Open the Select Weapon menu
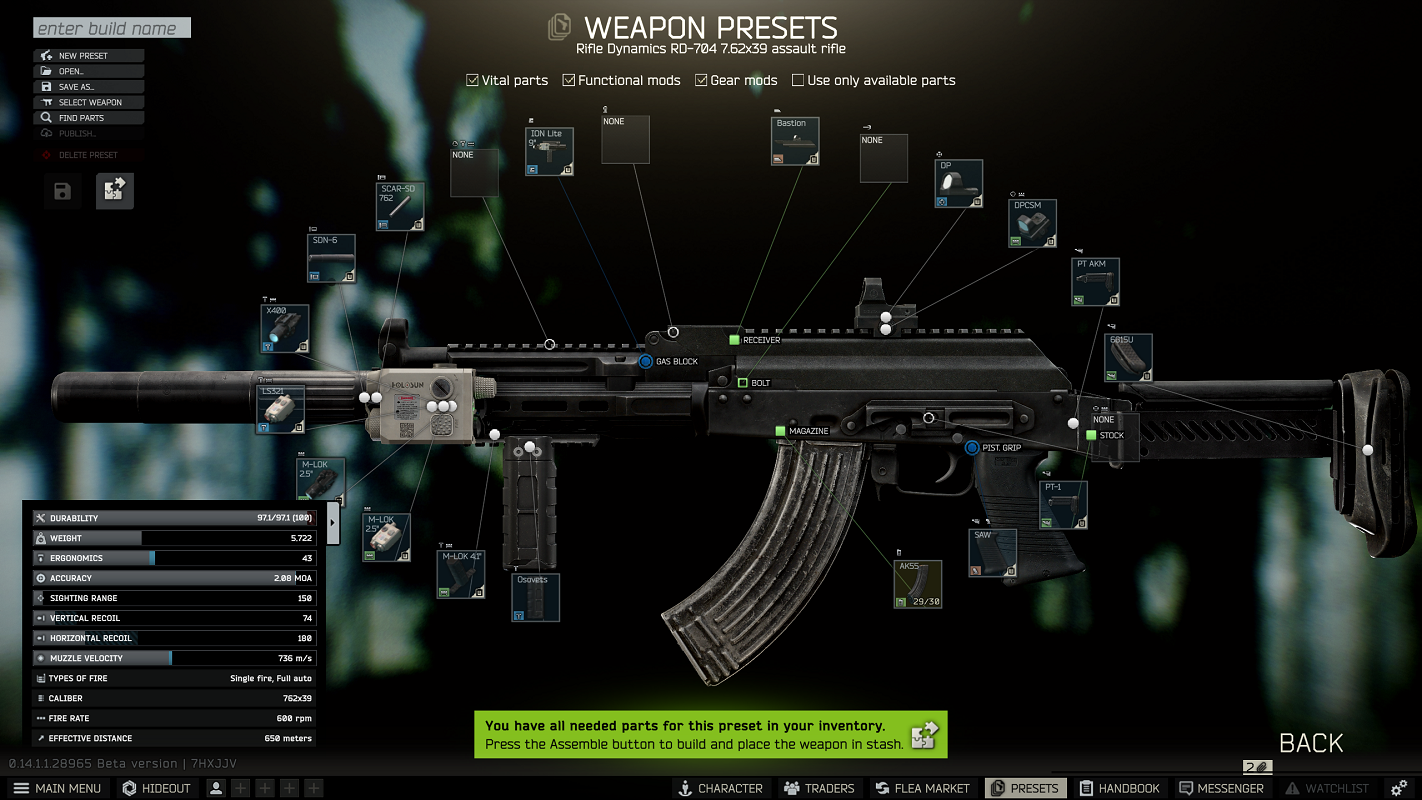Screen dimensions: 1422x800 tap(89, 102)
